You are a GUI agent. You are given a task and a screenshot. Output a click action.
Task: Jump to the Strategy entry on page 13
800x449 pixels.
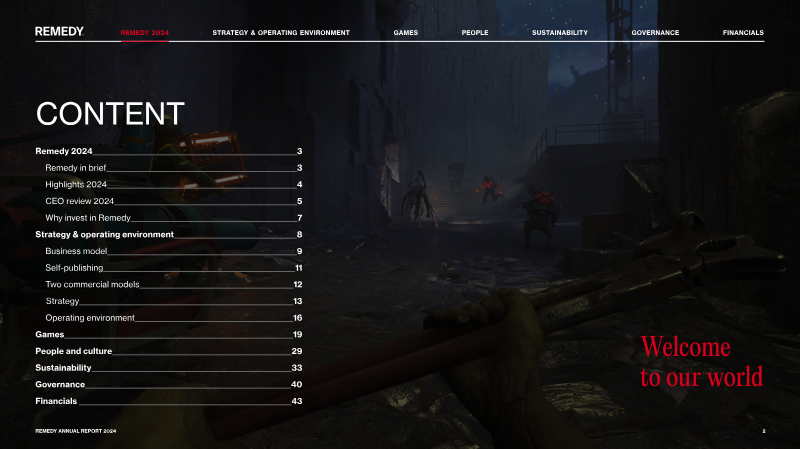(x=62, y=301)
